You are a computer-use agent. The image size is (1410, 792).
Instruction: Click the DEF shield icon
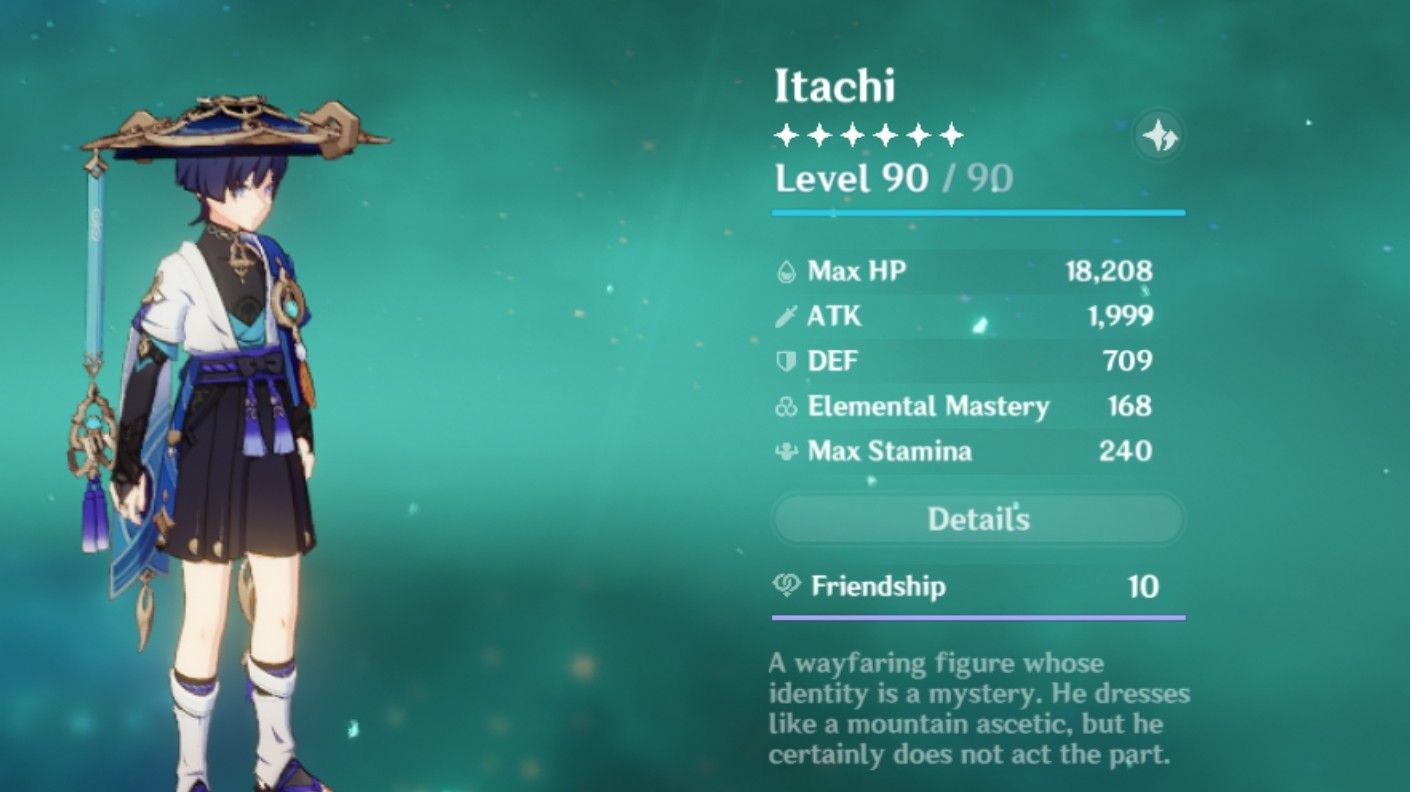[x=786, y=361]
